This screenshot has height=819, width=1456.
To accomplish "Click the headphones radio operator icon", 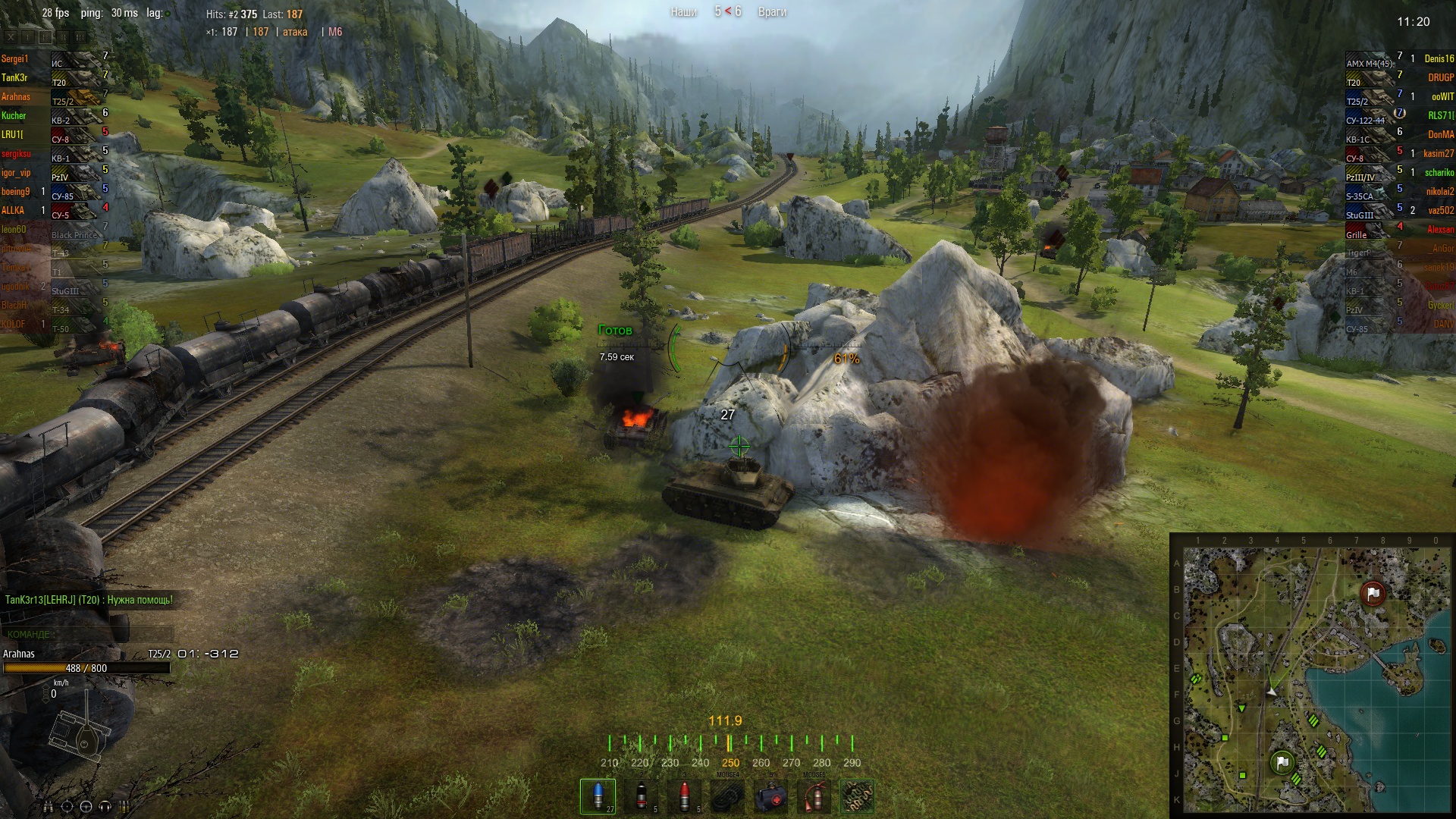I will pos(105,807).
